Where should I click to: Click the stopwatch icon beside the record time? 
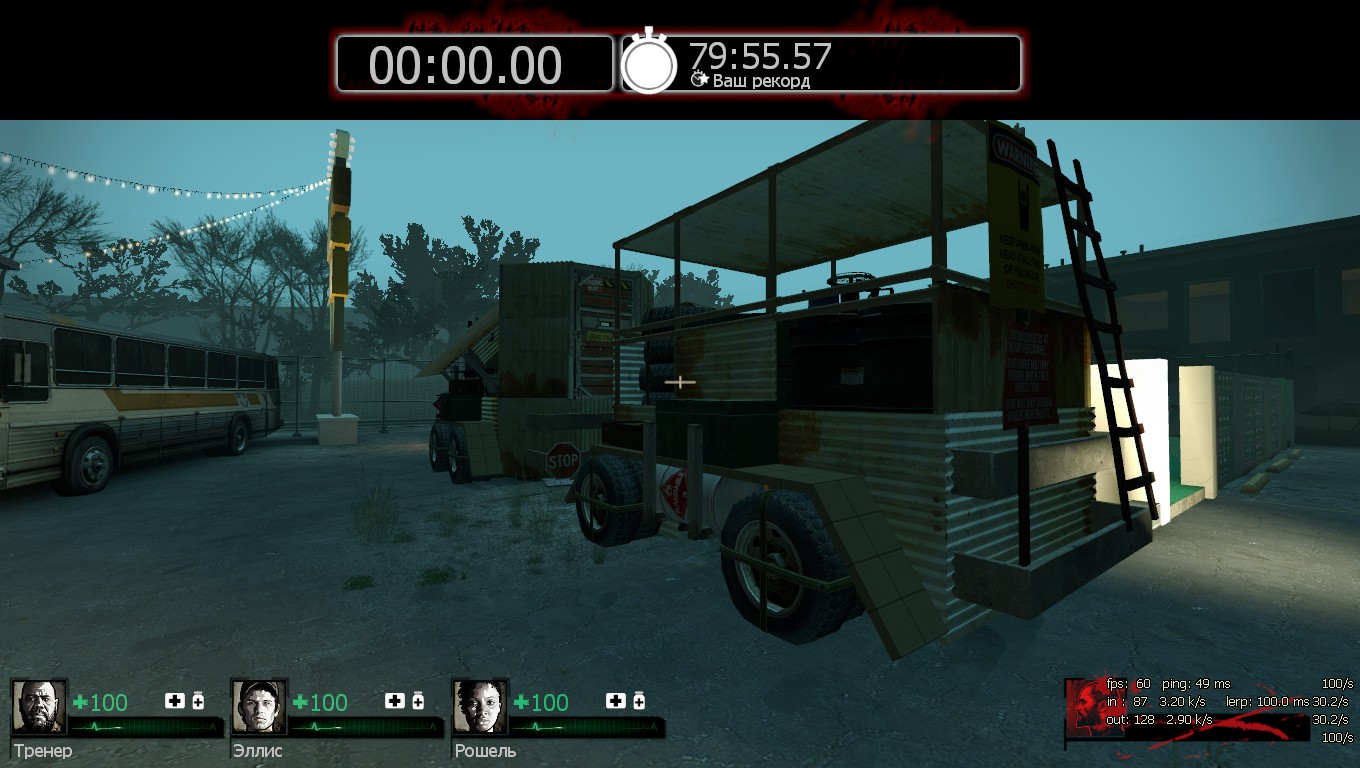(650, 63)
